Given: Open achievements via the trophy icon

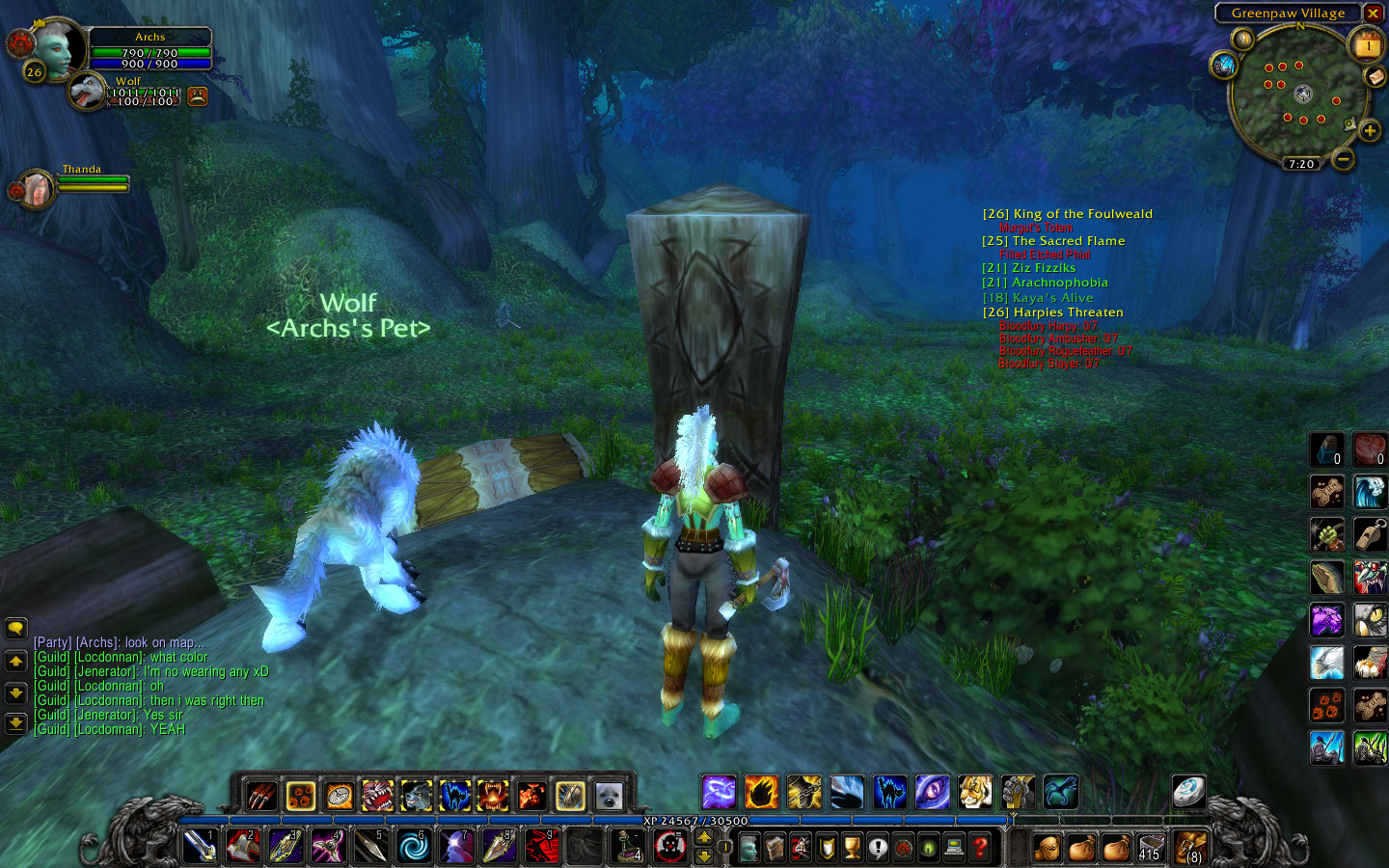Looking at the screenshot, I should pos(850,849).
